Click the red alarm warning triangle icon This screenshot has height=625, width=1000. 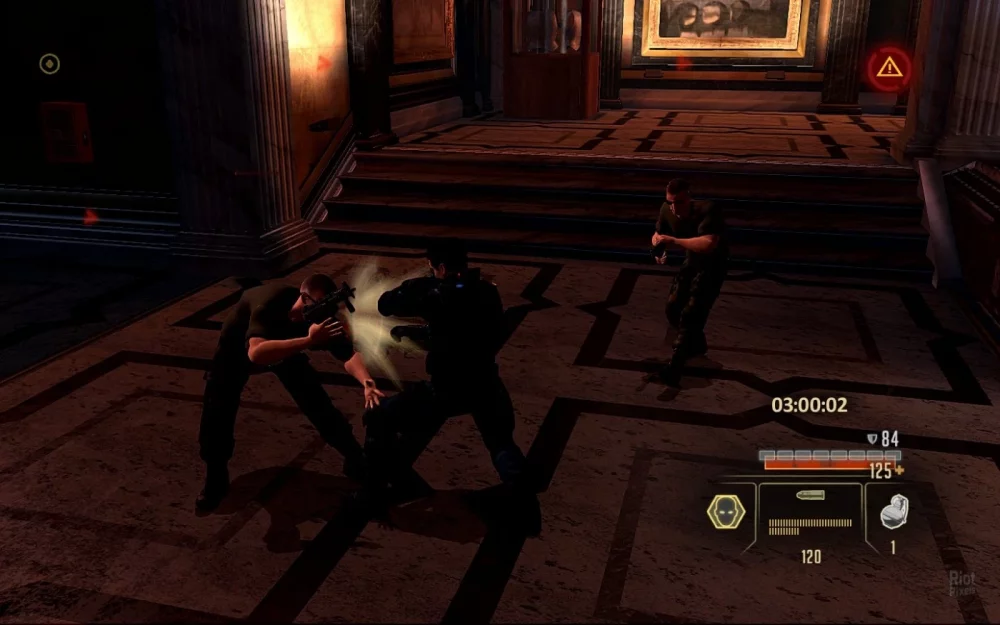pyautogui.click(x=888, y=68)
